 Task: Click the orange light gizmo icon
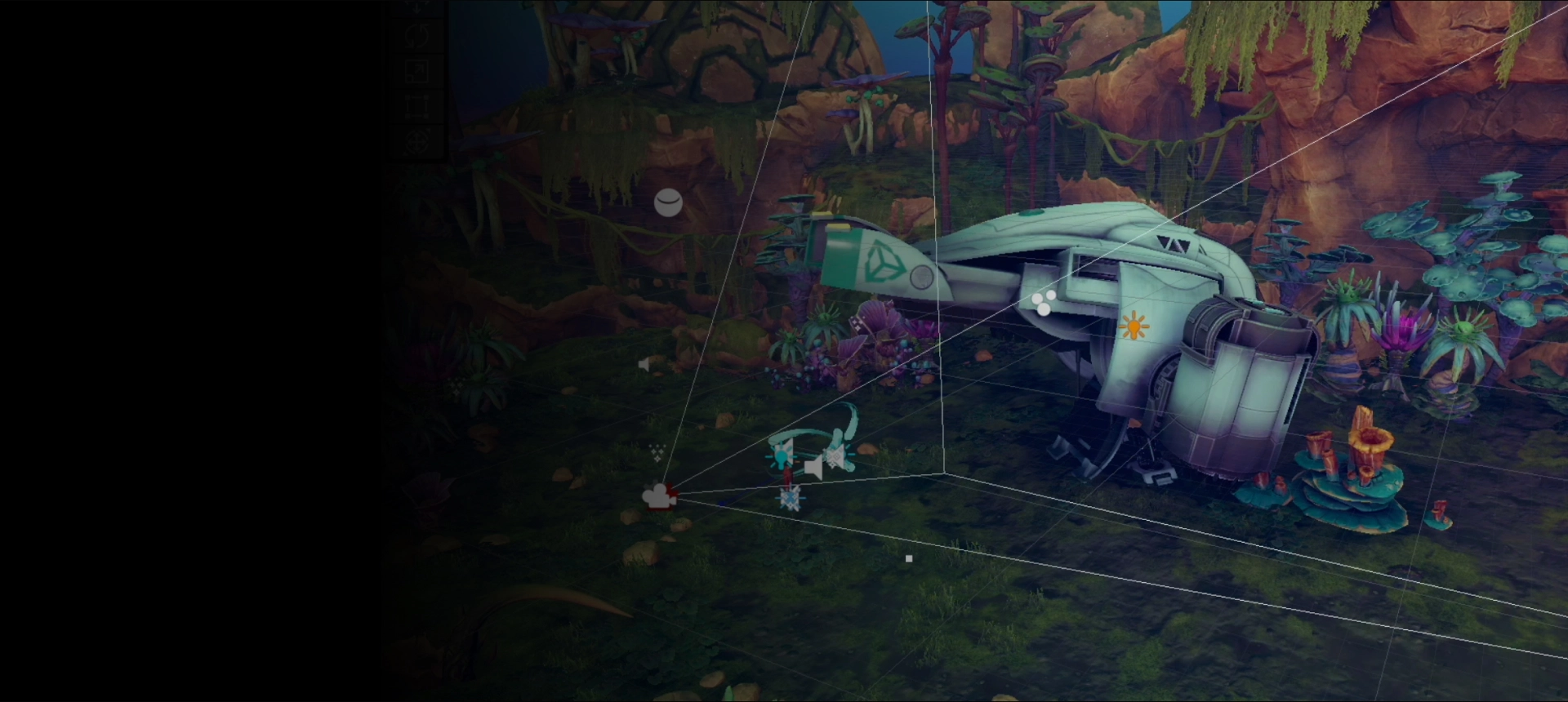coord(1134,327)
